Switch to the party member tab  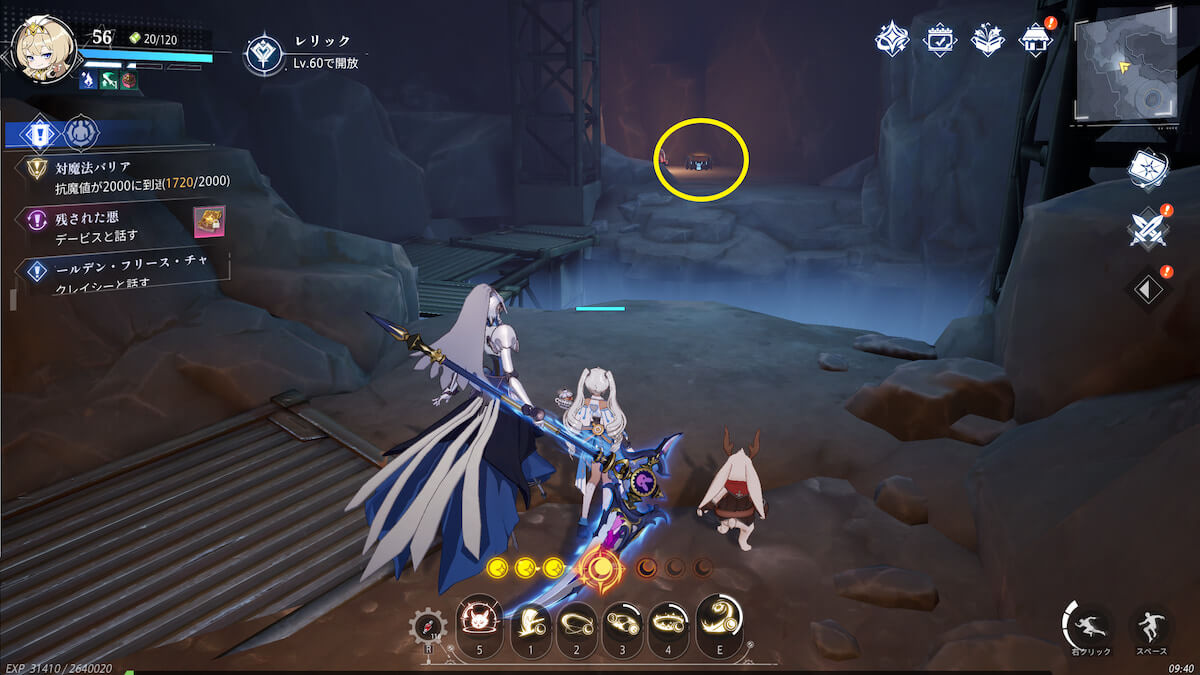pos(81,132)
